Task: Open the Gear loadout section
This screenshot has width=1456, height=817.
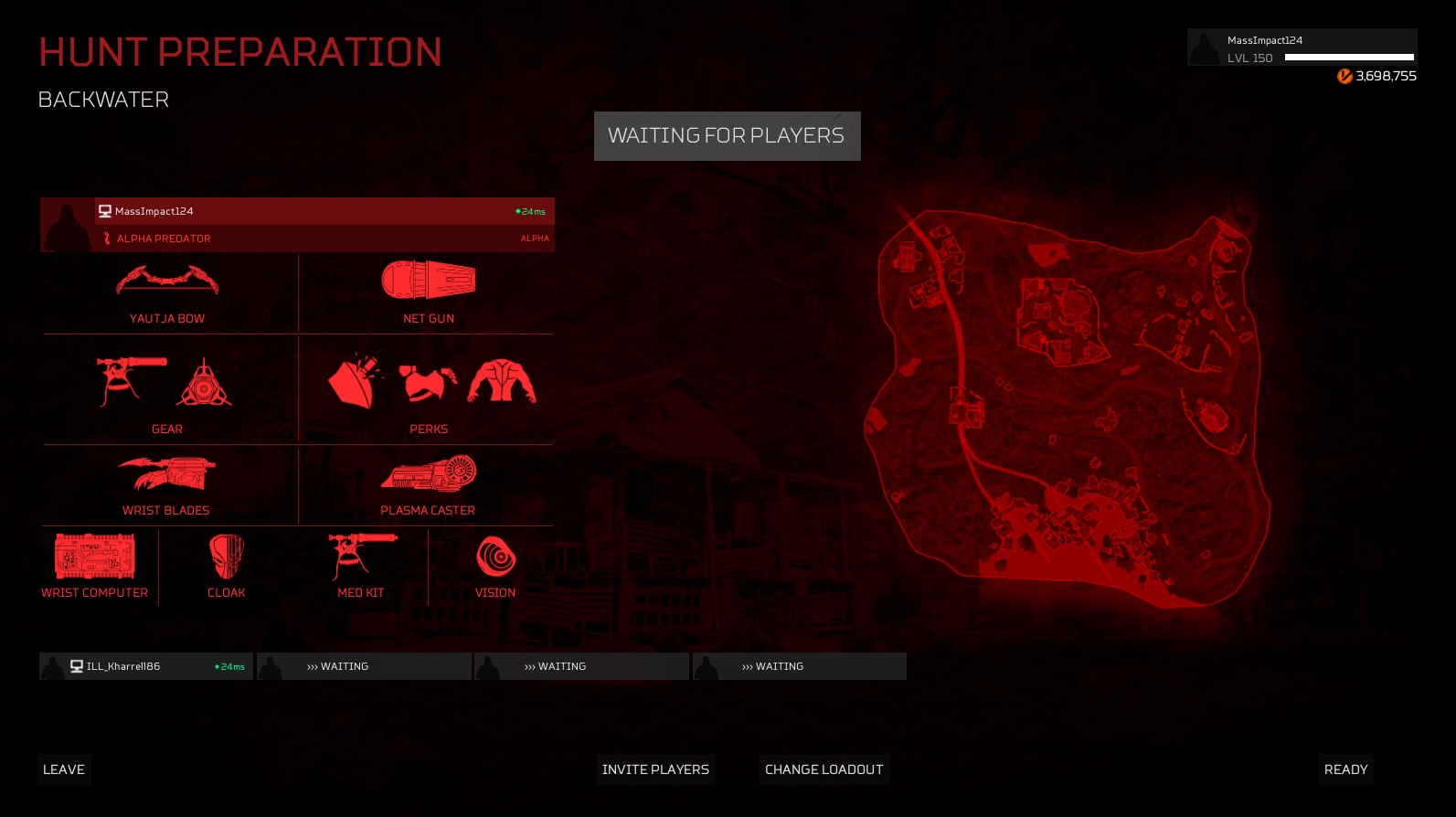Action: 167,391
